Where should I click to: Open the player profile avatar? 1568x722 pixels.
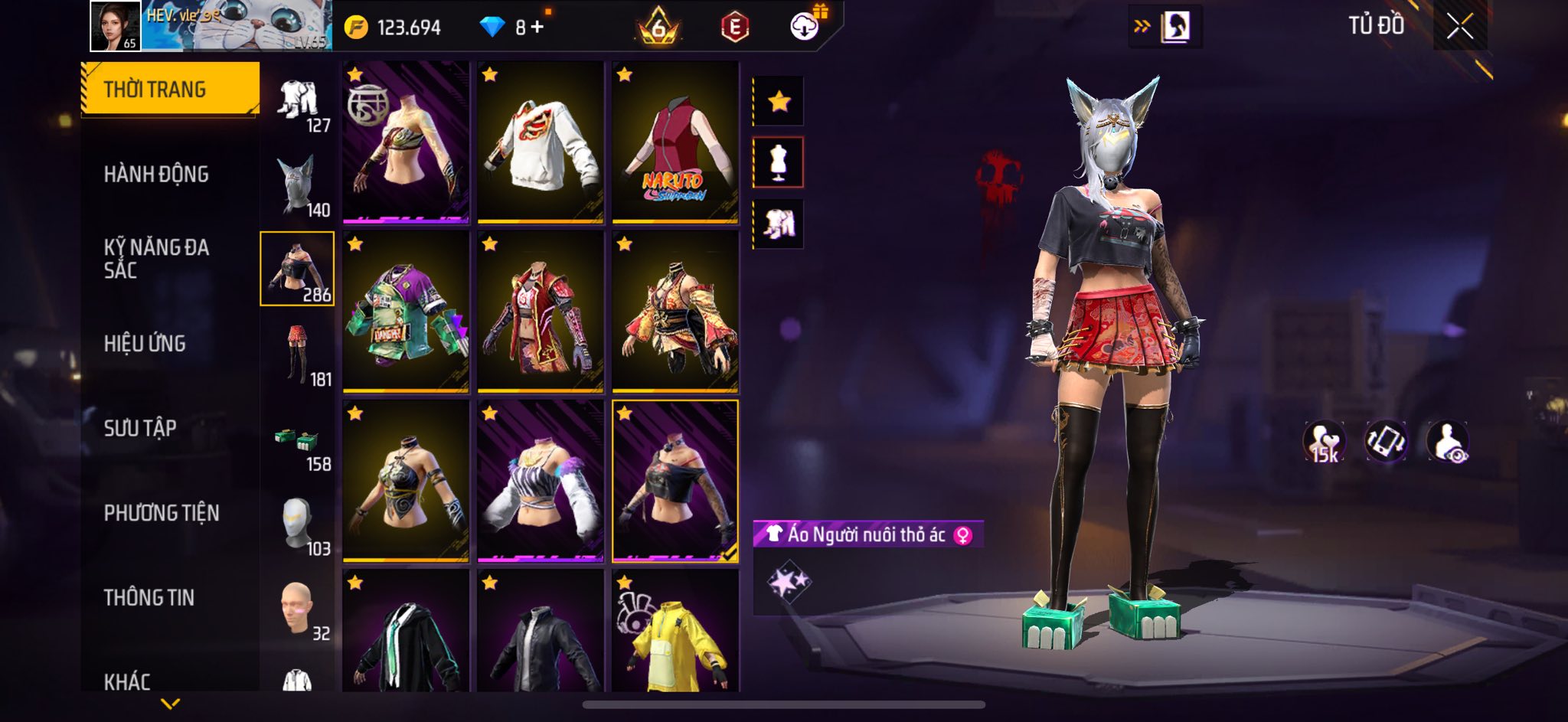(x=115, y=26)
